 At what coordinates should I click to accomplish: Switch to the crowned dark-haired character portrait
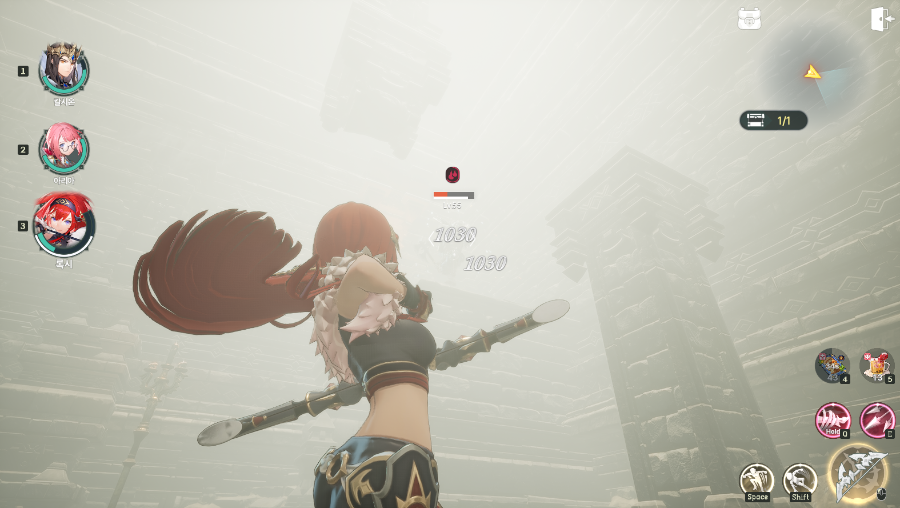click(64, 68)
